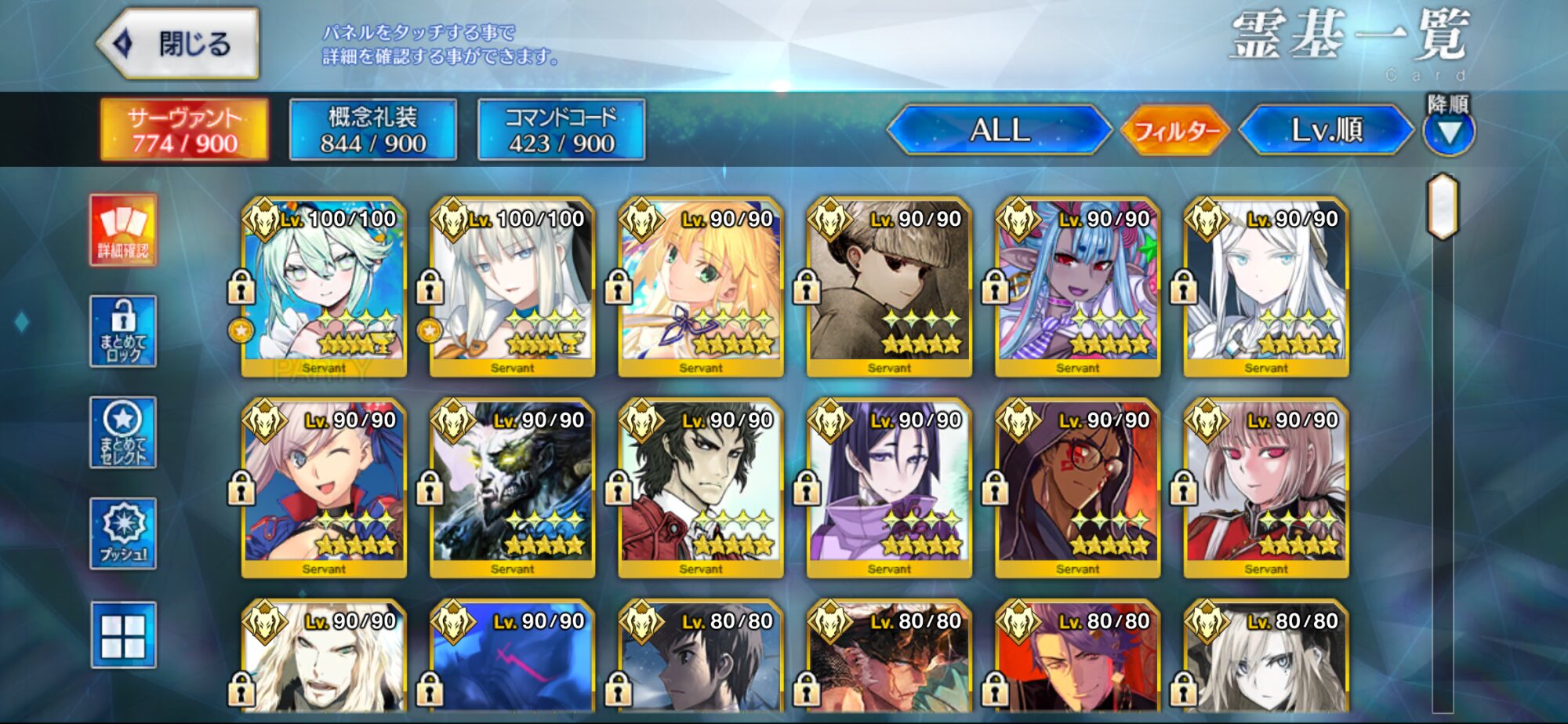Switch to the サーヴァント tab
Viewport: 1568px width, 724px height.
(x=184, y=130)
